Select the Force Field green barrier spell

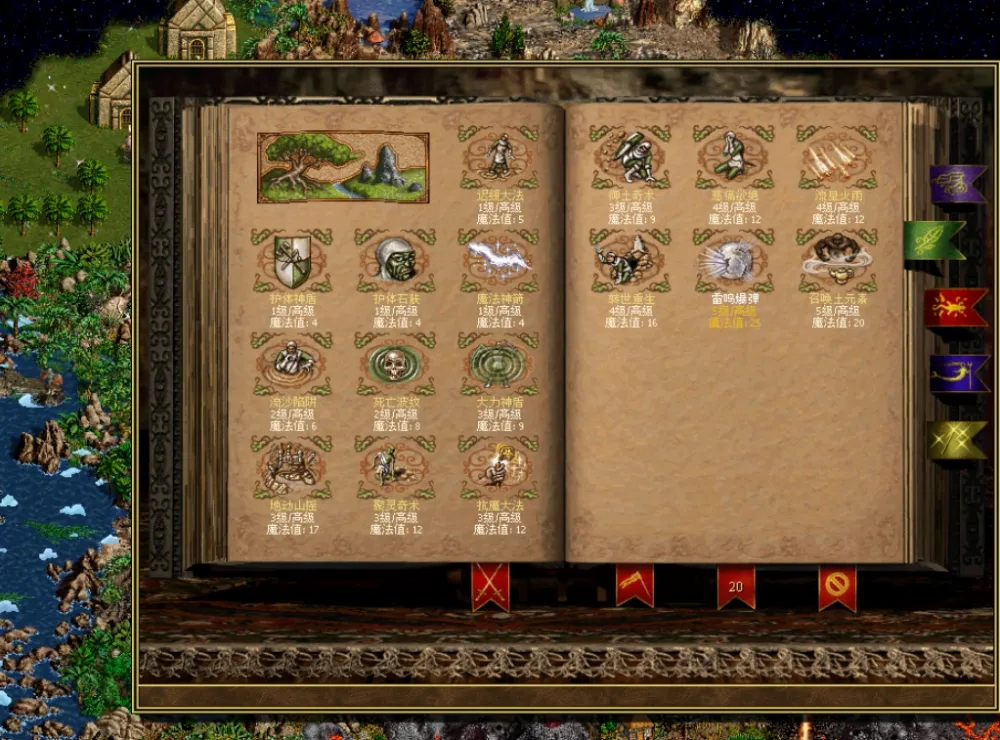[499, 366]
